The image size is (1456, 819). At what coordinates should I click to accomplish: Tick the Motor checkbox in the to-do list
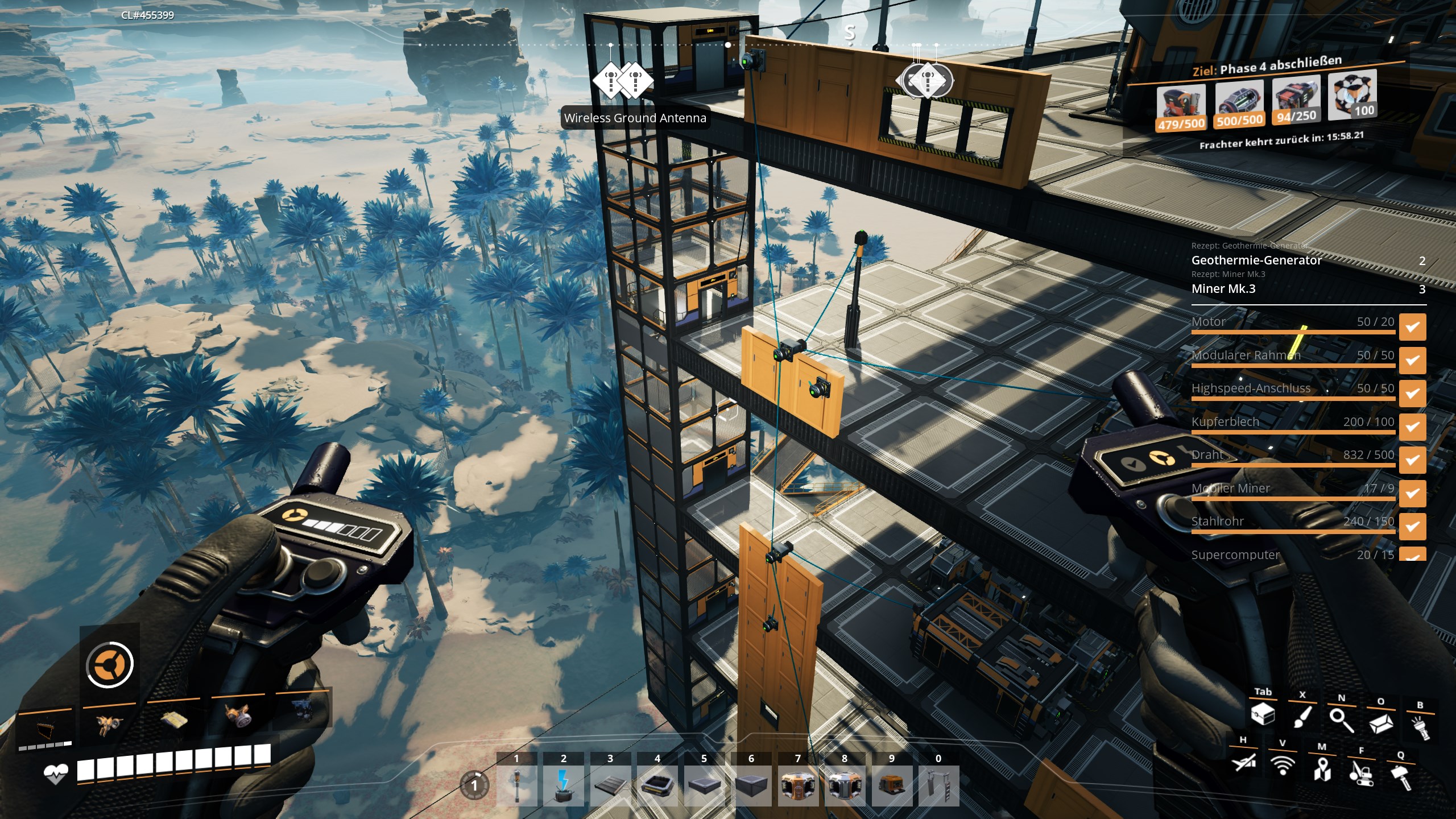[x=1412, y=327]
